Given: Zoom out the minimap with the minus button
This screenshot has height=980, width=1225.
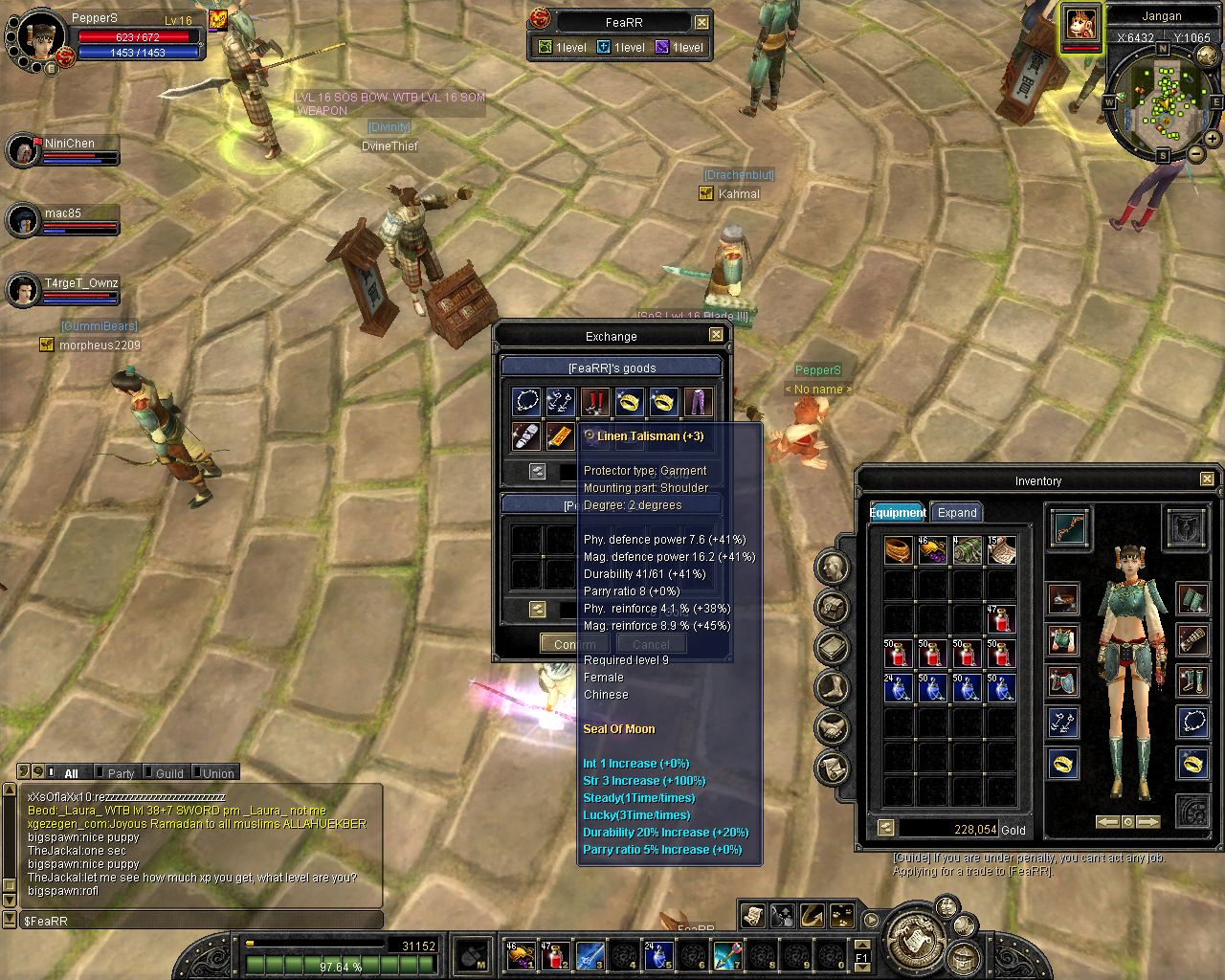Looking at the screenshot, I should click(x=1196, y=153).
